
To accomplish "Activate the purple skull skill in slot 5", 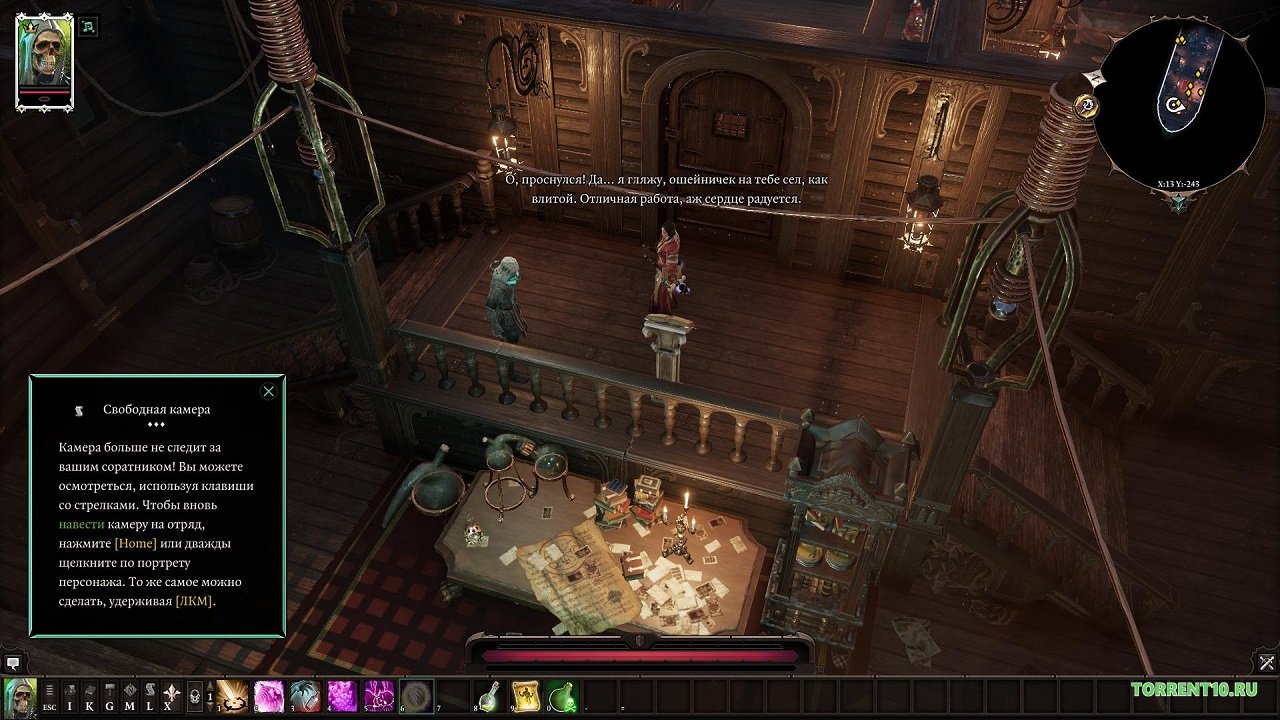I will point(380,695).
